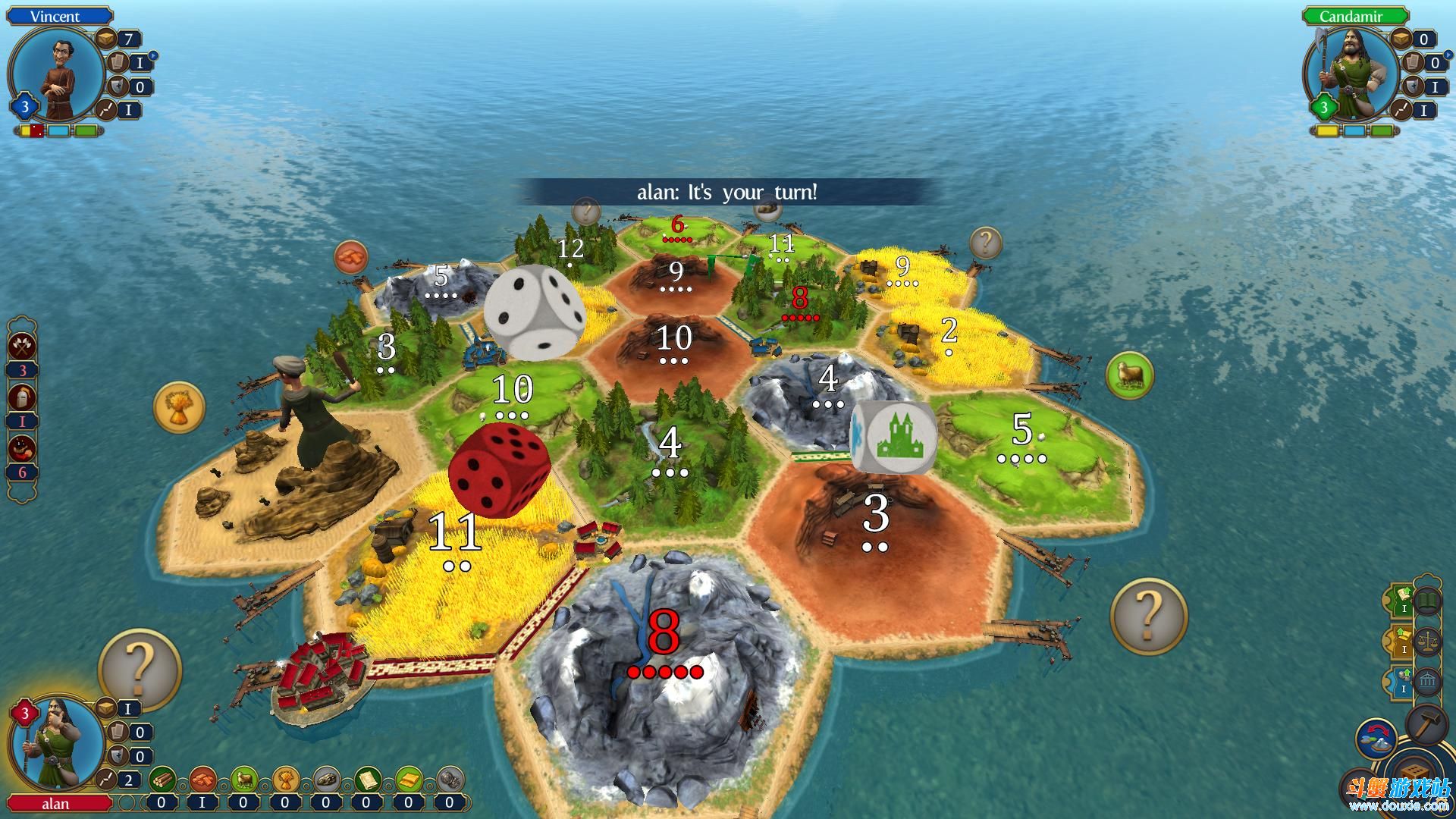Open the scales trade improvement
Screen dimensions: 1456x819
(x=1428, y=642)
